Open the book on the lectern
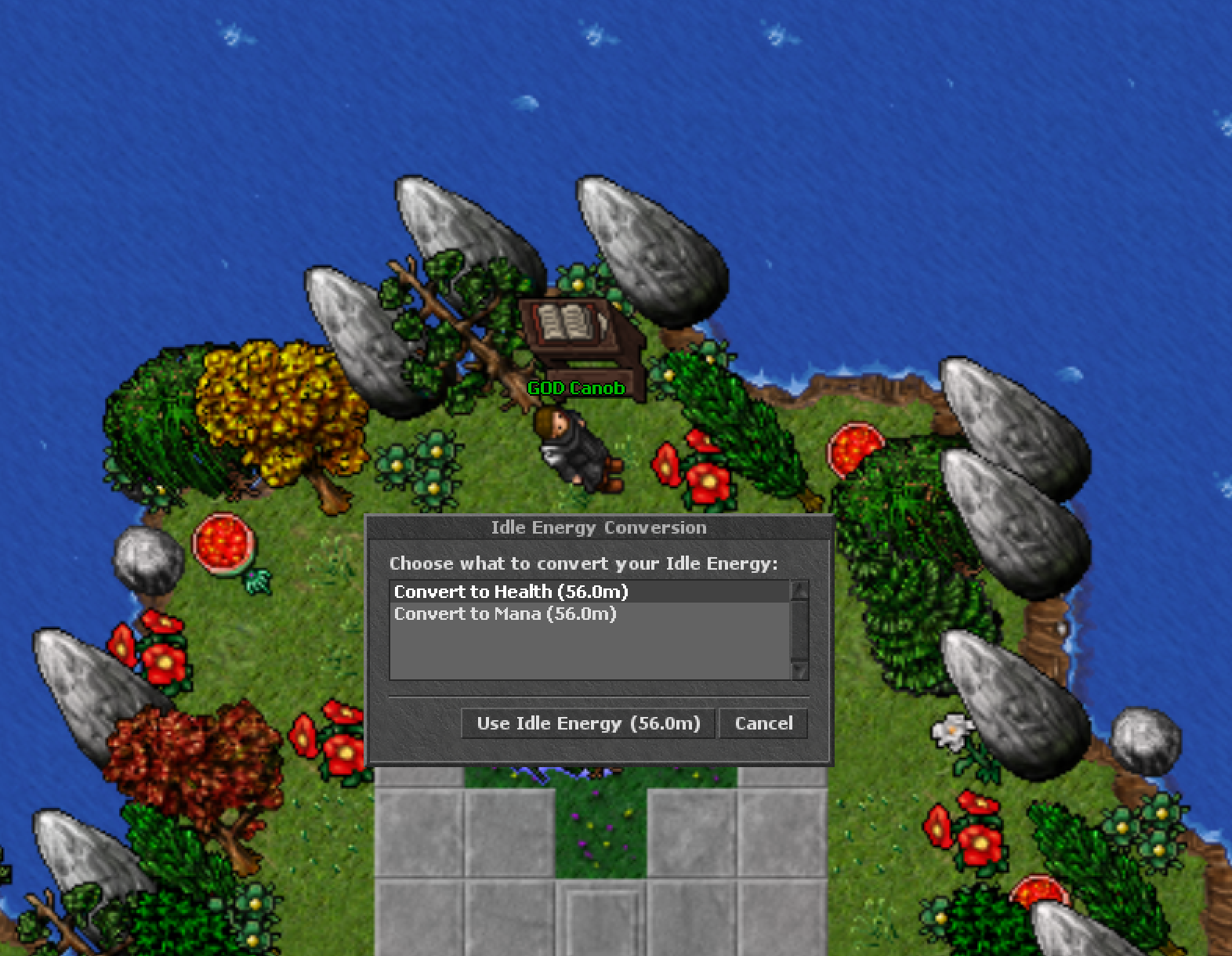Viewport: 1232px width, 956px height. coord(566,323)
